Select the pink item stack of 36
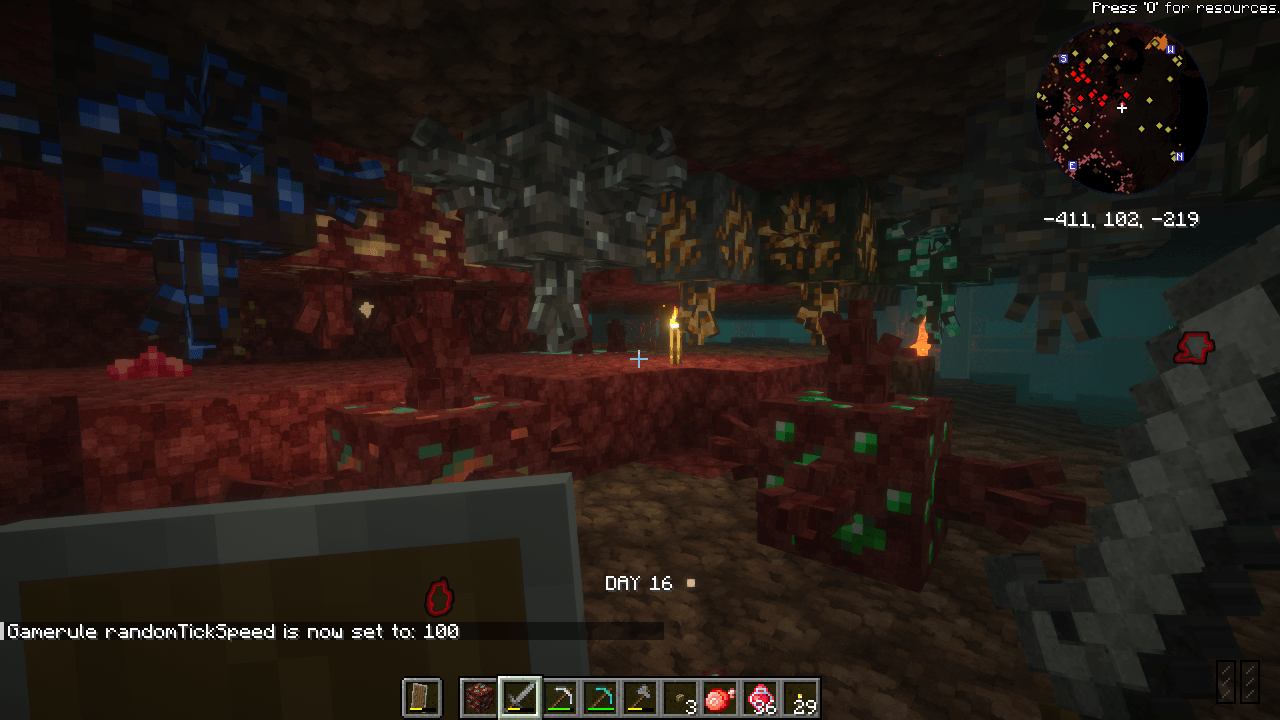 pyautogui.click(x=760, y=697)
